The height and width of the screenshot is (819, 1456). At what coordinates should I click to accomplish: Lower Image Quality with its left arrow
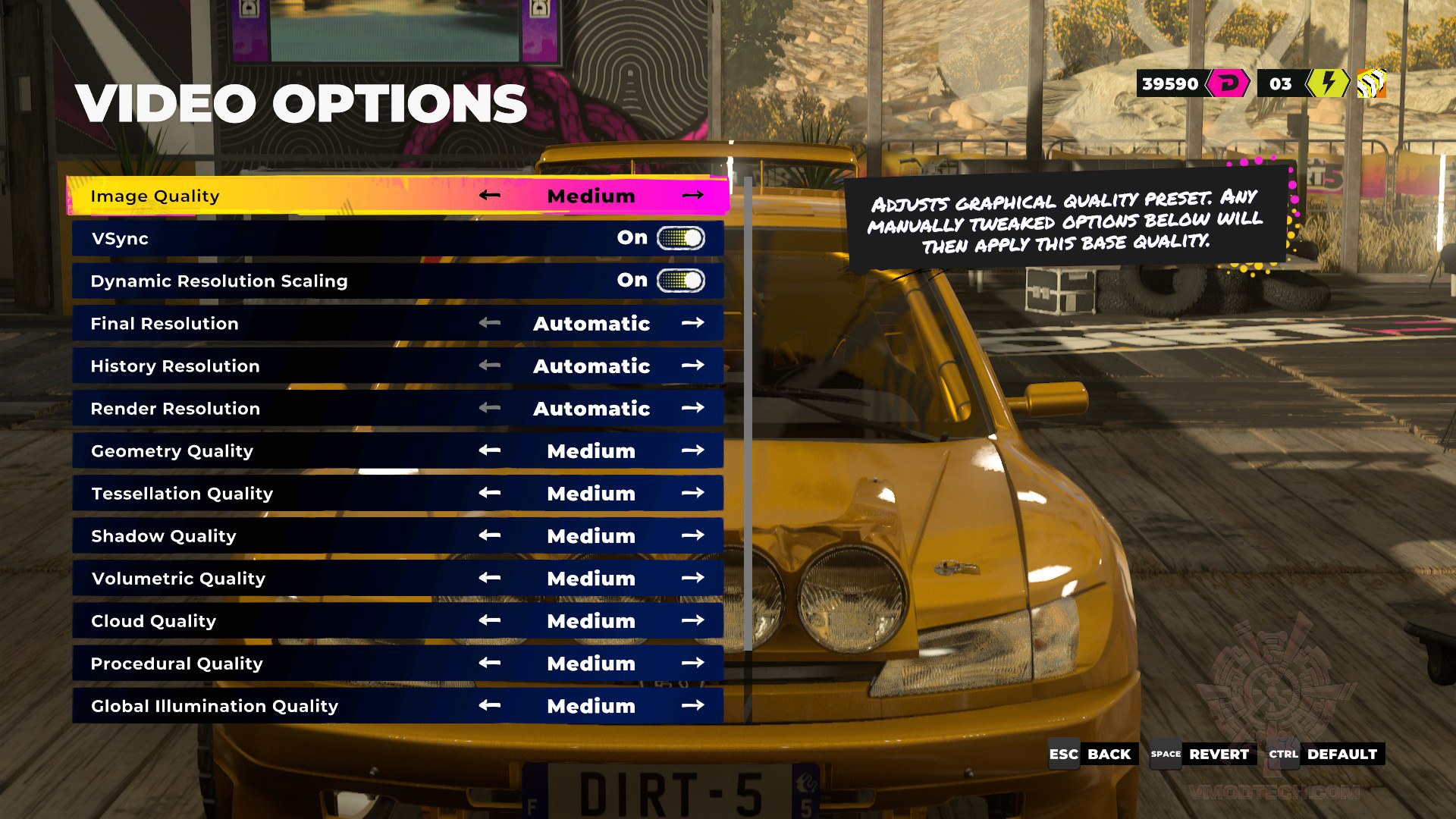point(490,196)
